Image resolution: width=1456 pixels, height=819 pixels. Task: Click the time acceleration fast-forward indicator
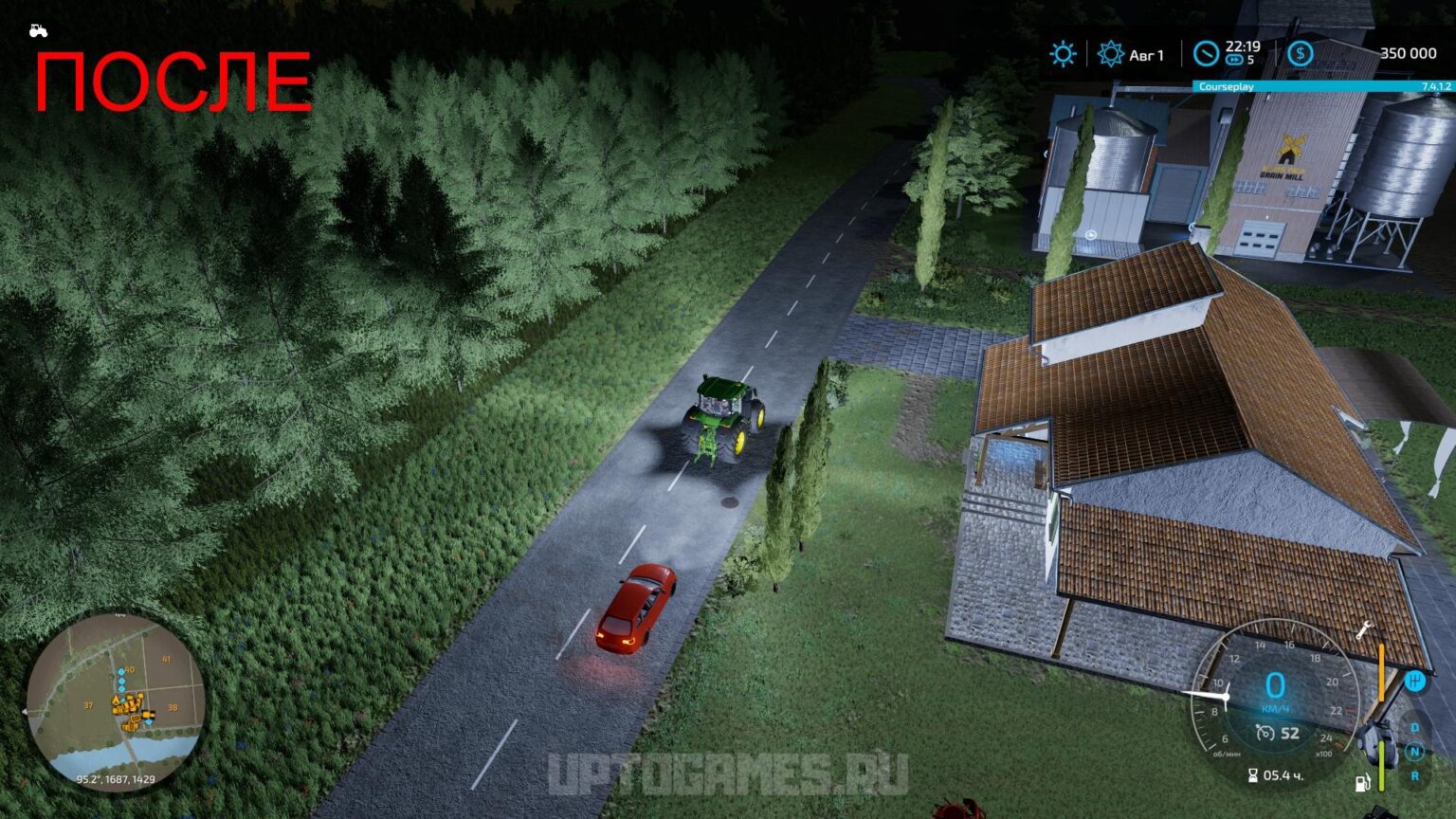(x=1235, y=59)
